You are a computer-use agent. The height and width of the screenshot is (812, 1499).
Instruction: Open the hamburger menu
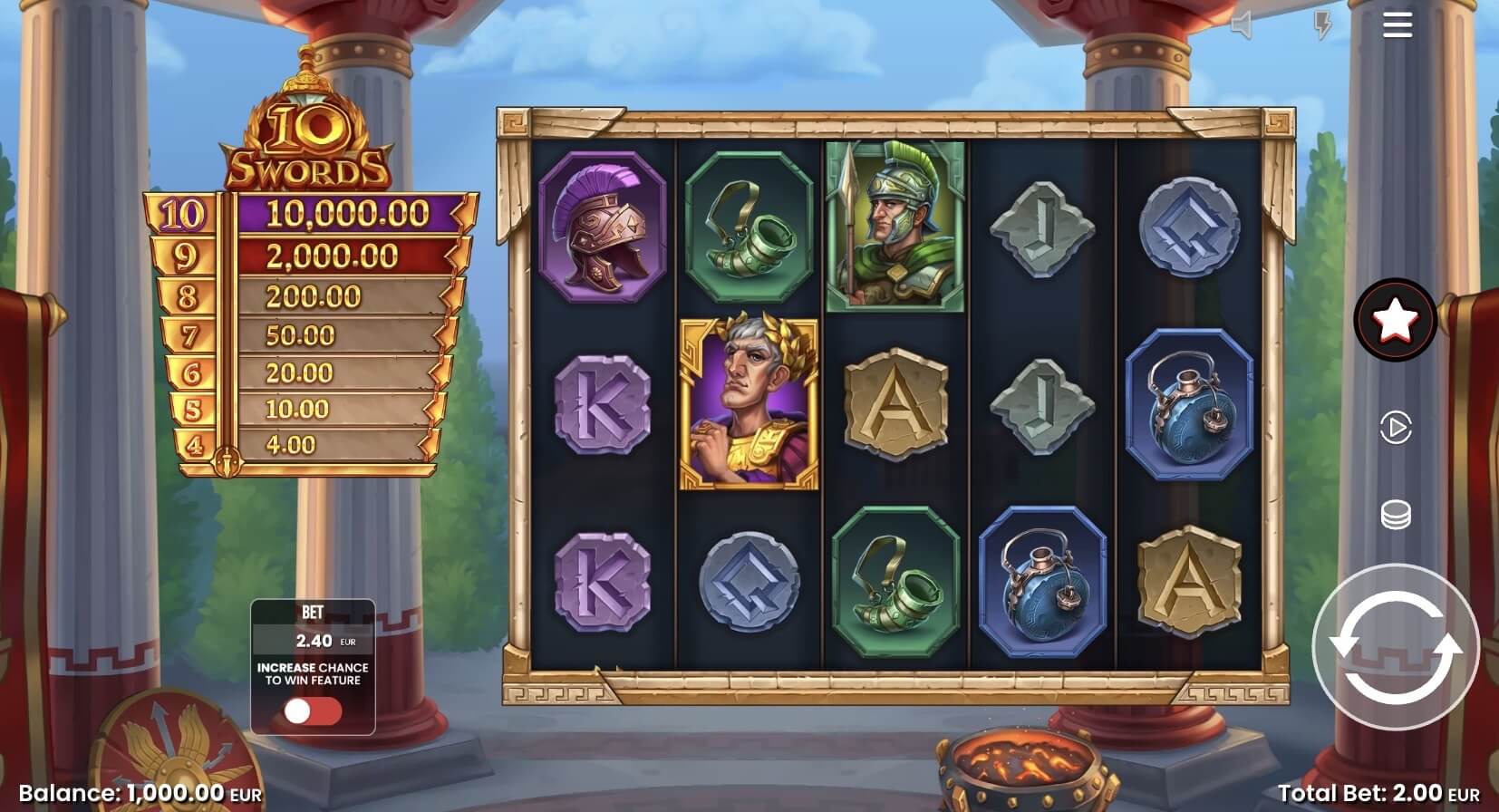click(1397, 24)
